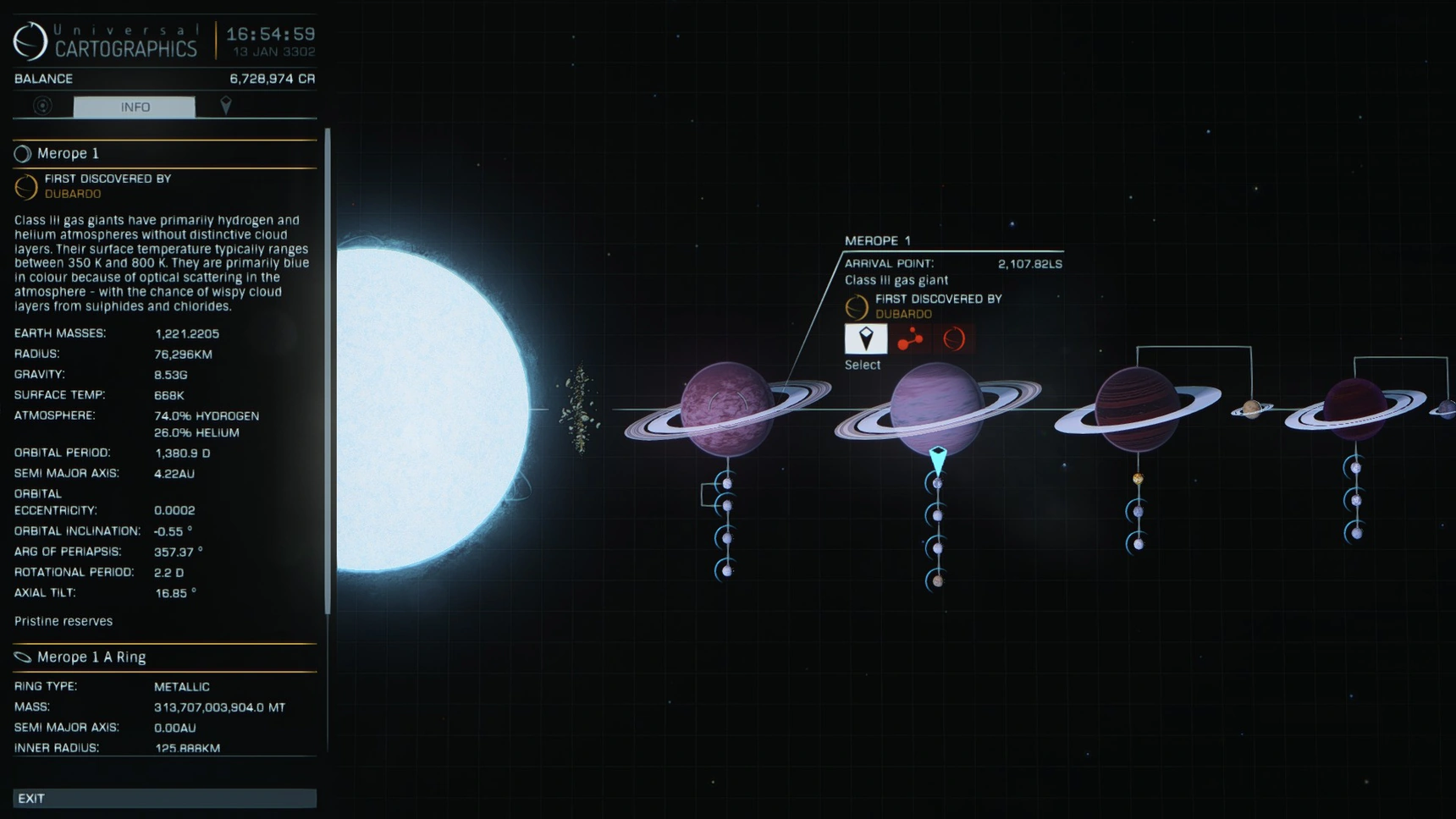
Task: Open the scanner tab left of INFO
Action: click(x=40, y=107)
